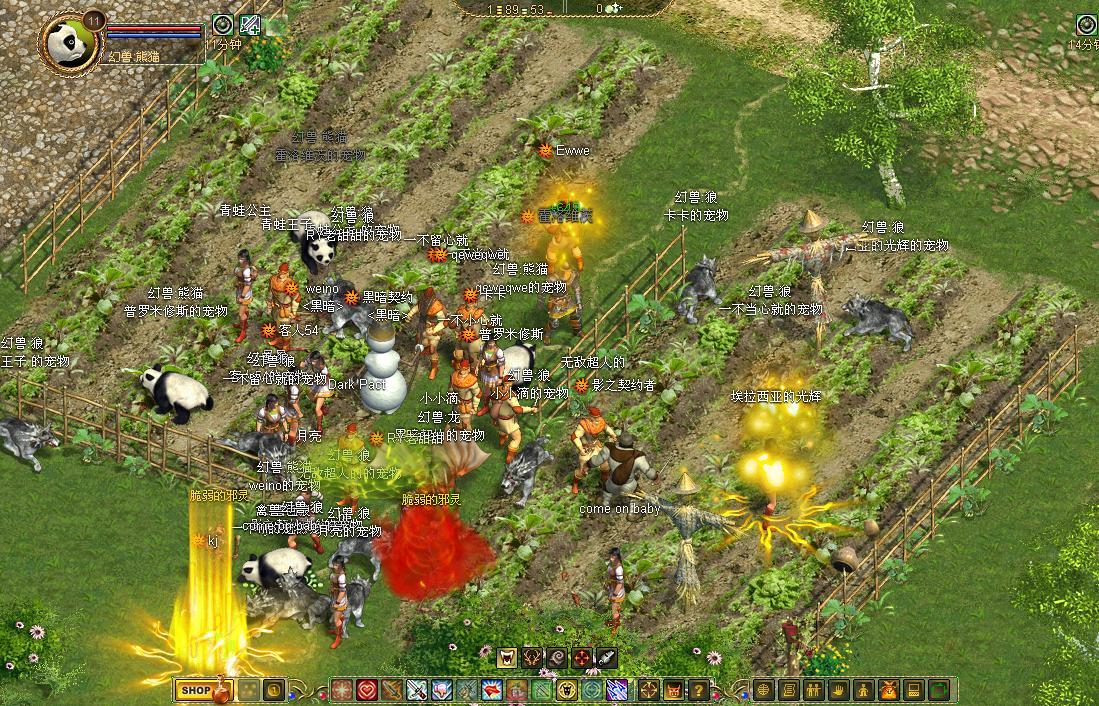Open the question mark help button
Screen dimensions: 1099x706
(x=698, y=690)
